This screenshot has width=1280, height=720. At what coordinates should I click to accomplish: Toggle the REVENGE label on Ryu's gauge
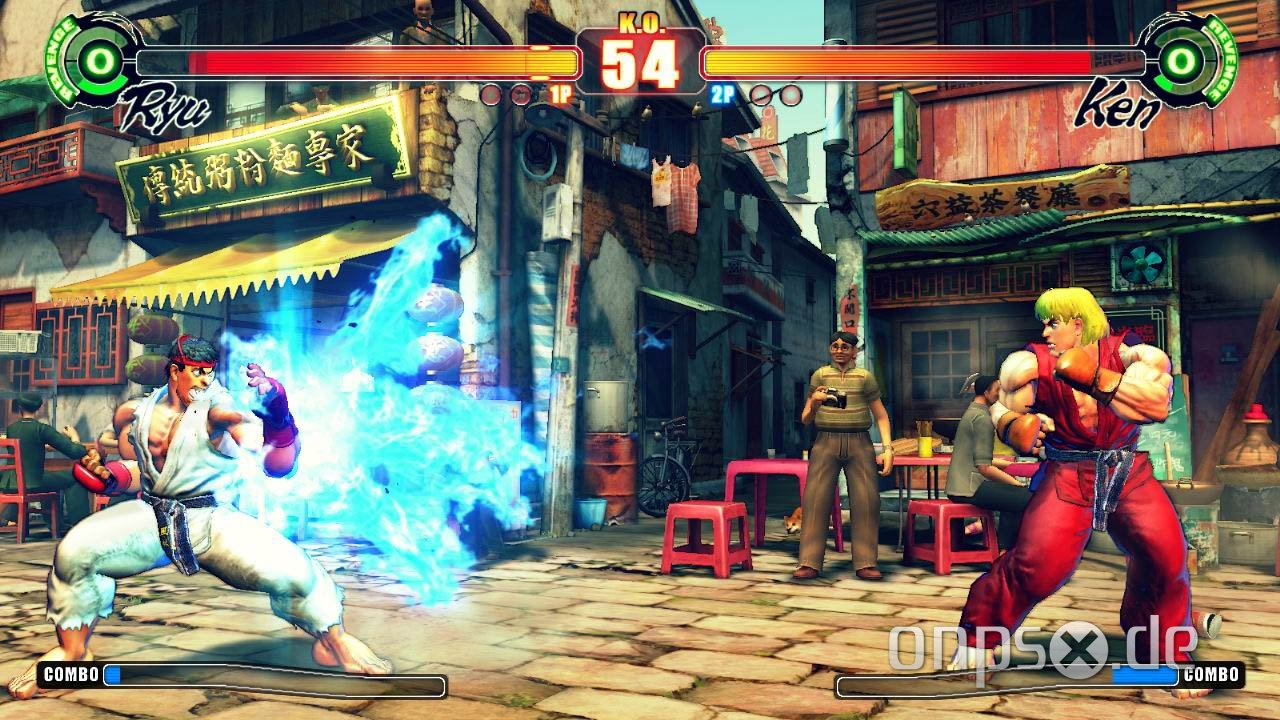point(60,58)
